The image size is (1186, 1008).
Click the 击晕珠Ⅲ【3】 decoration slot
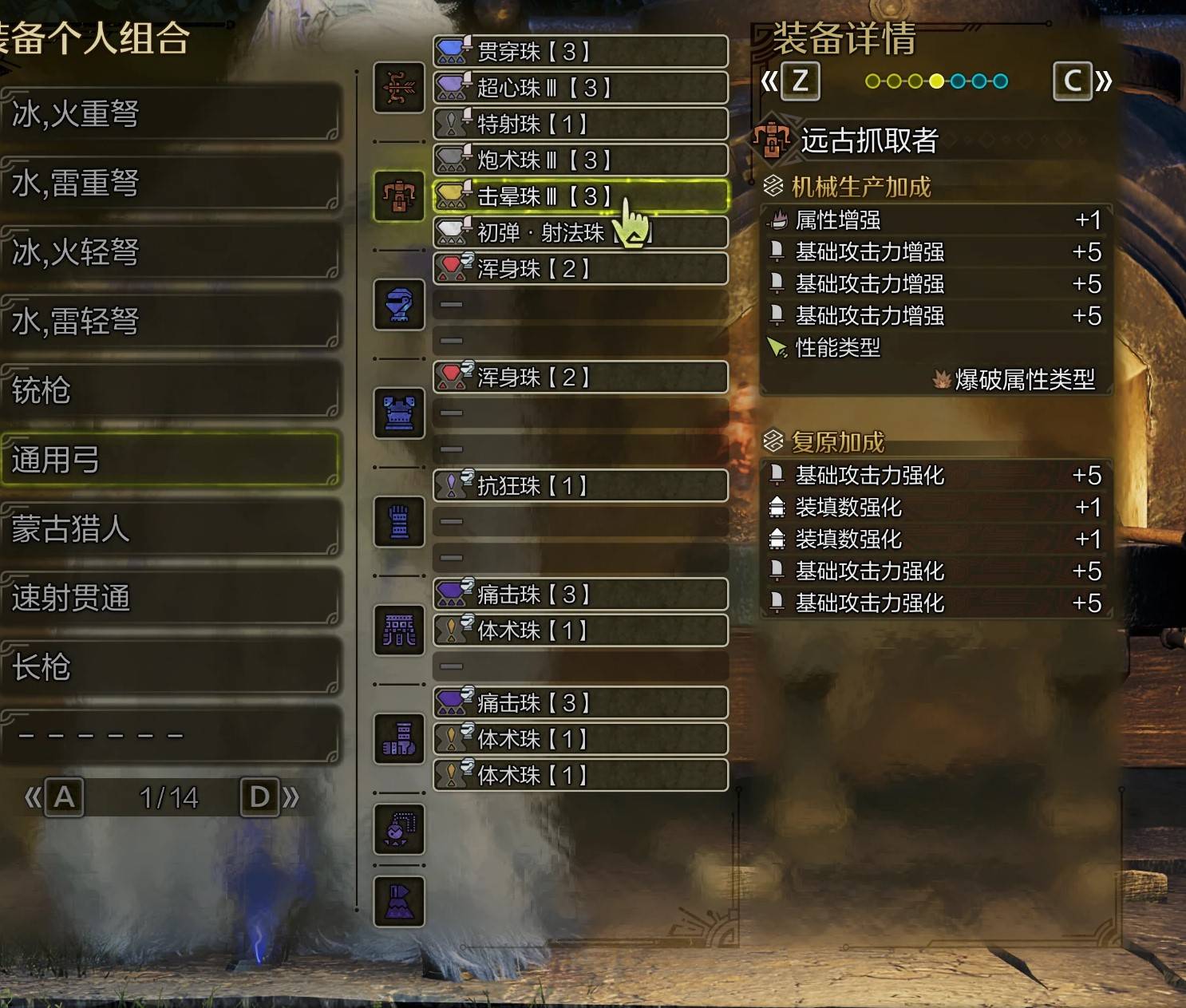(580, 197)
